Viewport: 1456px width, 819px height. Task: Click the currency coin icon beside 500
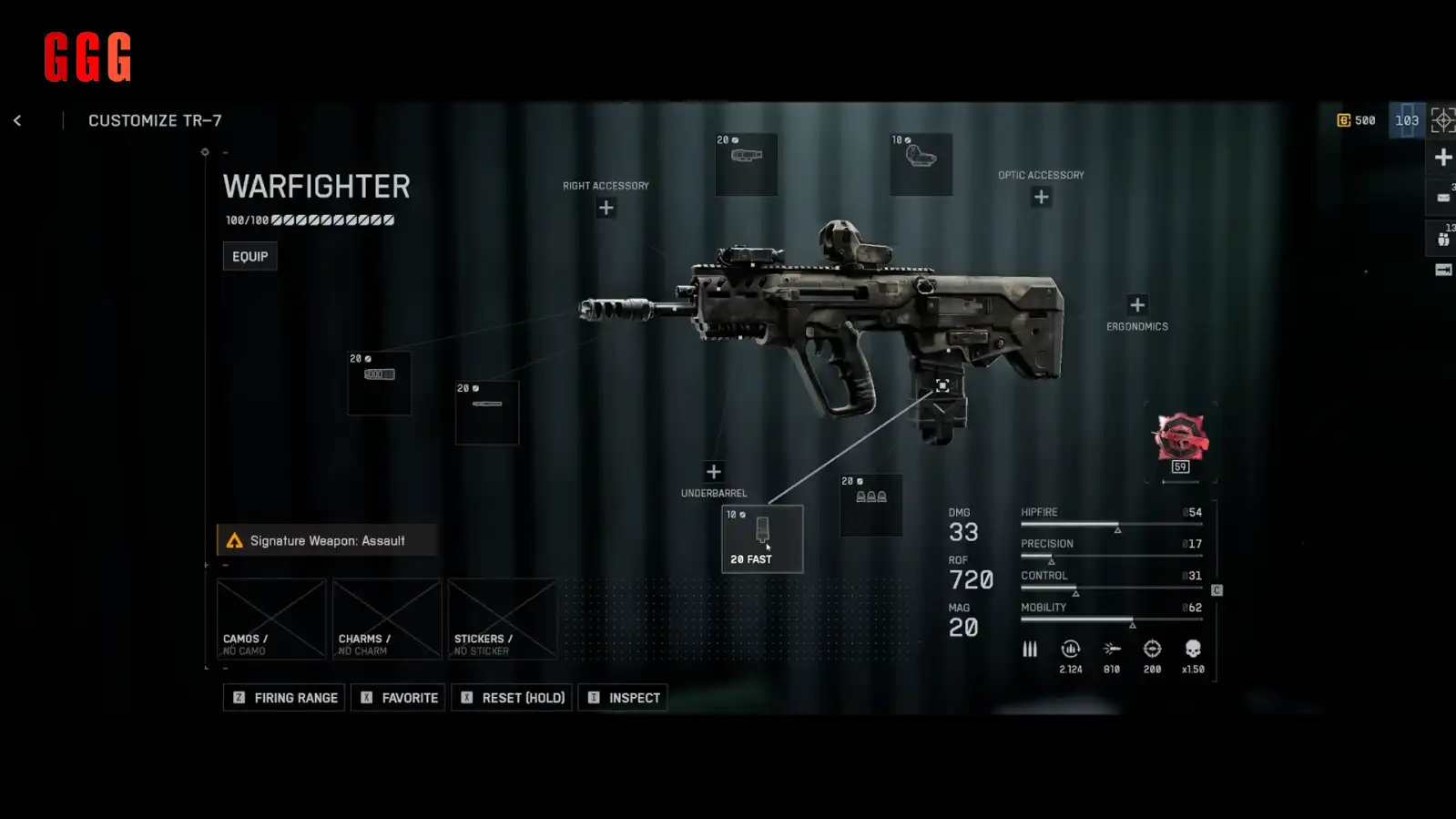(1345, 119)
